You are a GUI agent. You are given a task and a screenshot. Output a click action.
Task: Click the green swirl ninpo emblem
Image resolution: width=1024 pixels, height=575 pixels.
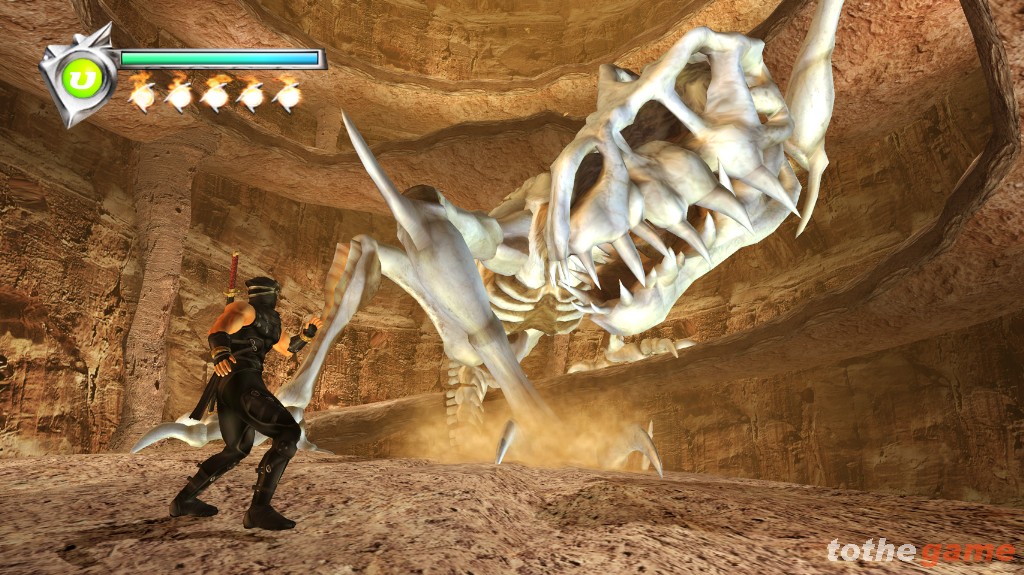click(83, 79)
